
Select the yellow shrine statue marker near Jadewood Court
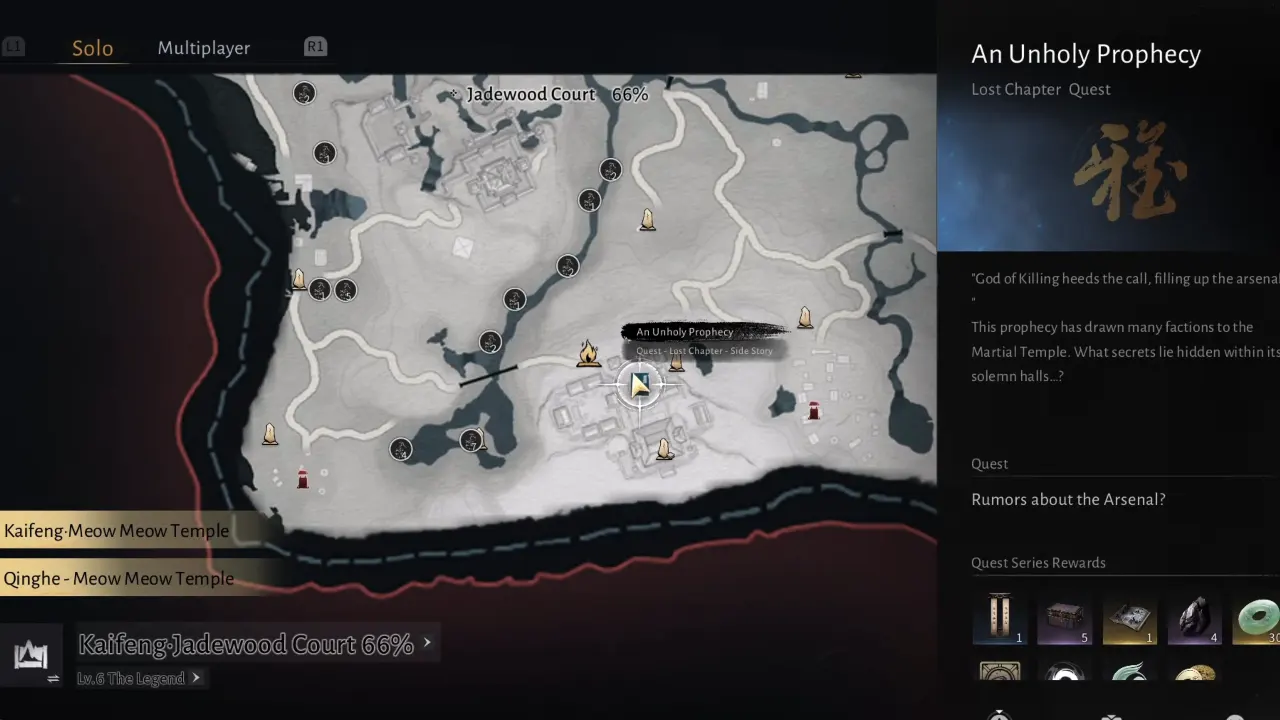tap(648, 220)
